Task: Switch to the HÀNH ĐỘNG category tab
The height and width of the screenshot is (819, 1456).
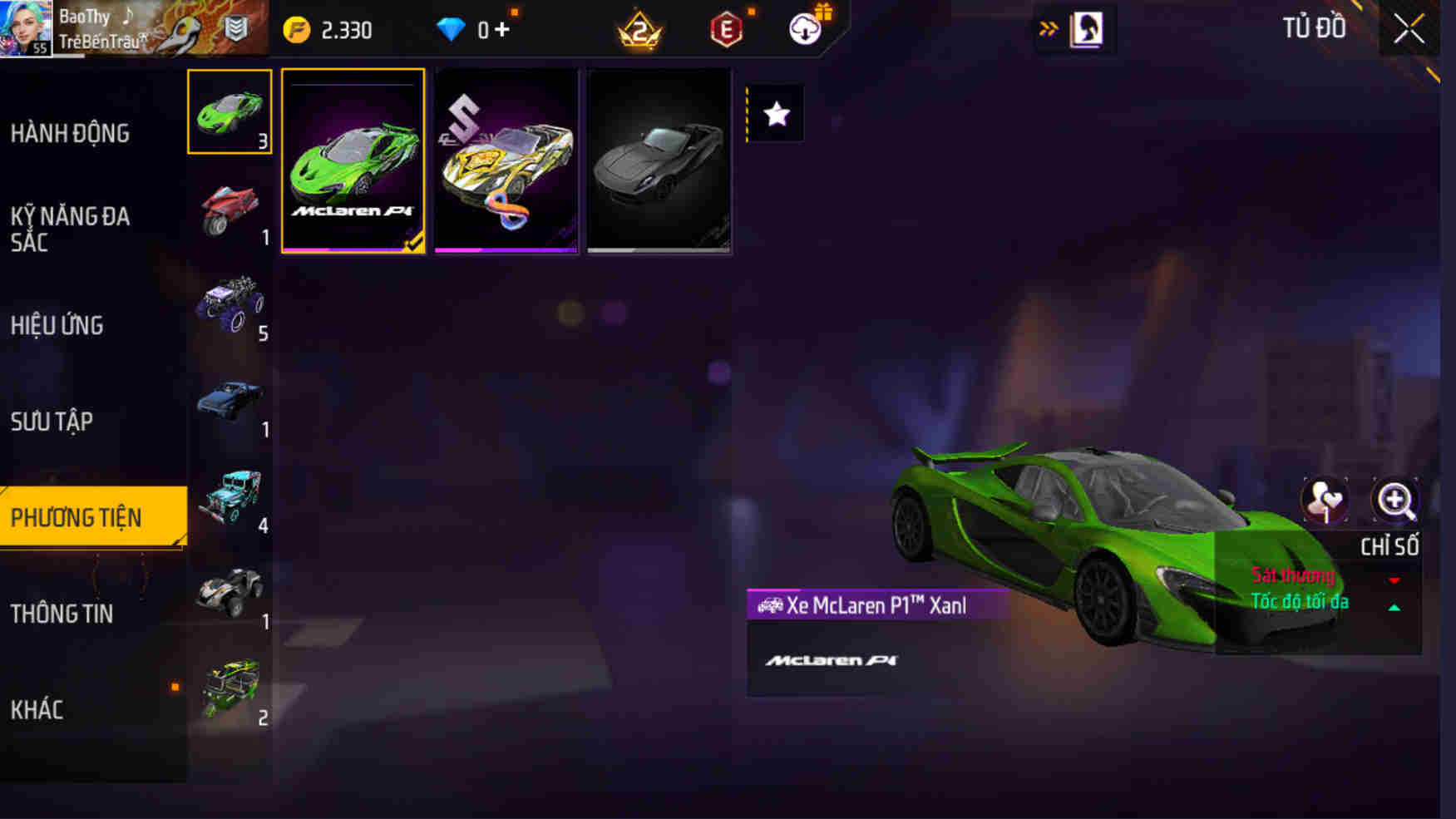Action: click(x=72, y=133)
